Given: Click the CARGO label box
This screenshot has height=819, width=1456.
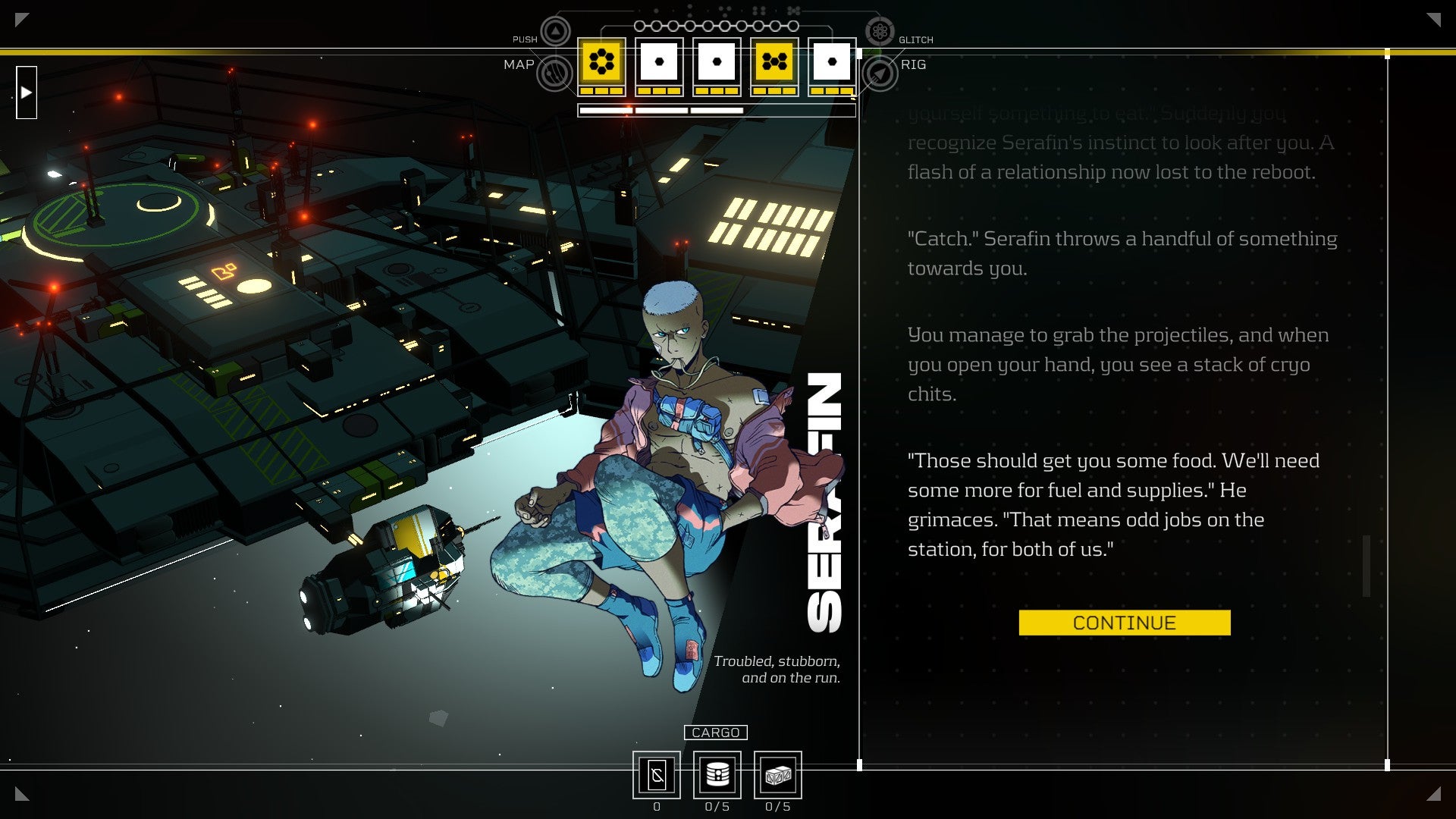Looking at the screenshot, I should pos(715,733).
